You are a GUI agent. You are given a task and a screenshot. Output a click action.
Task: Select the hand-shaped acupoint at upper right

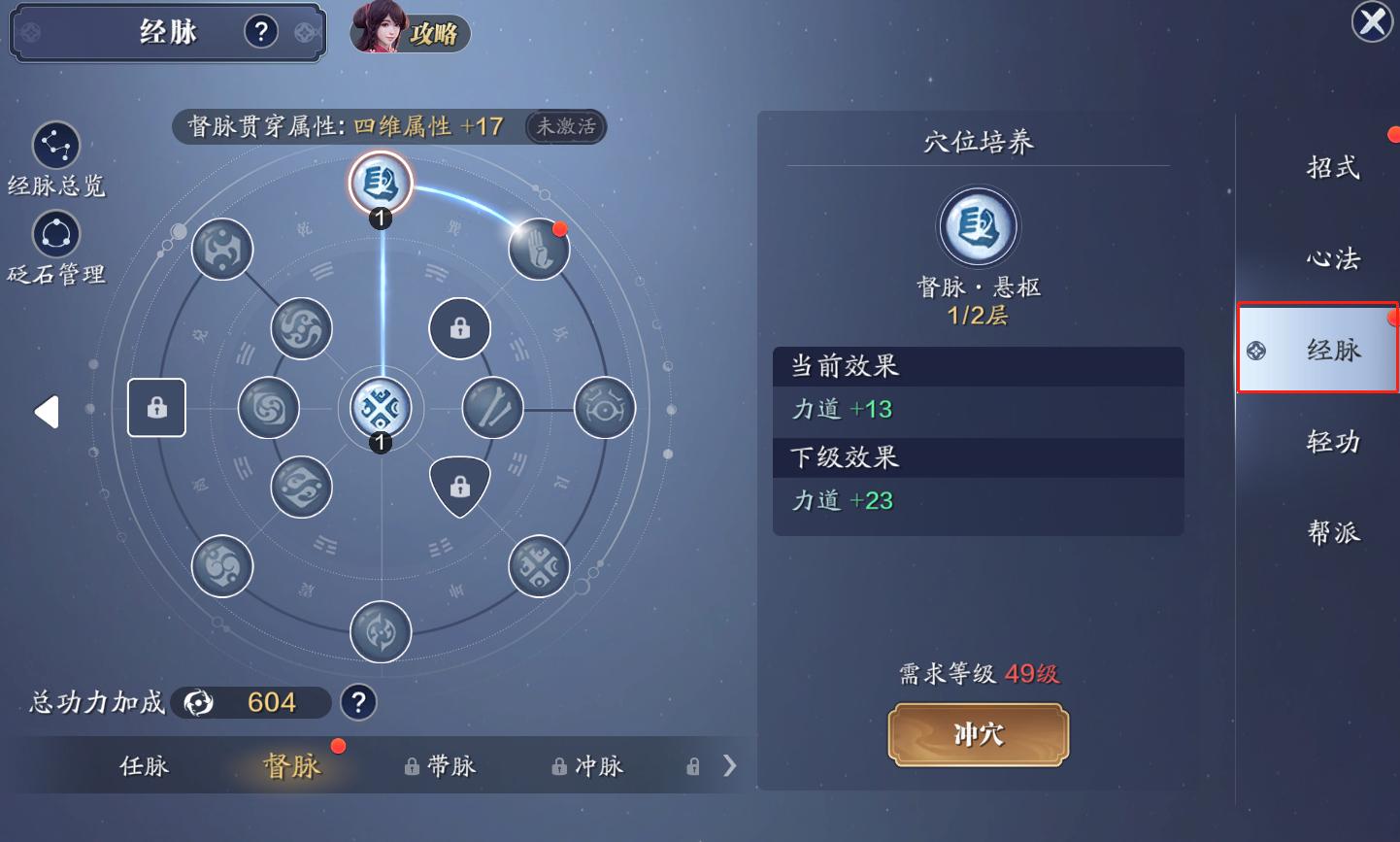click(x=539, y=250)
